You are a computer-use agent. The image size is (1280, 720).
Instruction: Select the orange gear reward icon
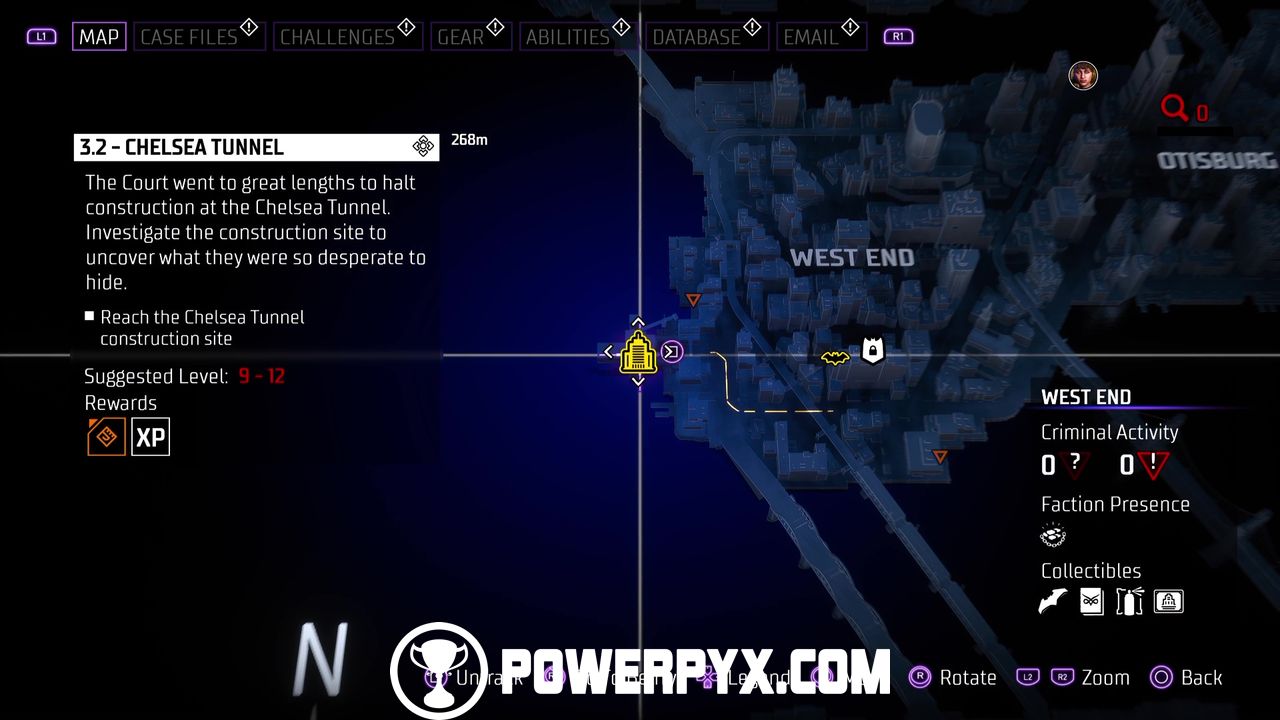coord(106,437)
